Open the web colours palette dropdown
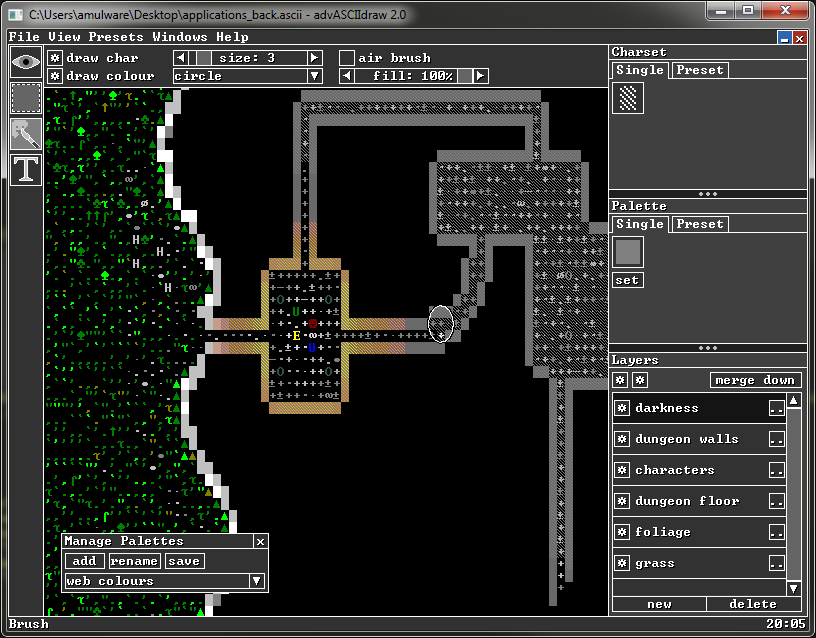This screenshot has height=638, width=816. coord(256,581)
